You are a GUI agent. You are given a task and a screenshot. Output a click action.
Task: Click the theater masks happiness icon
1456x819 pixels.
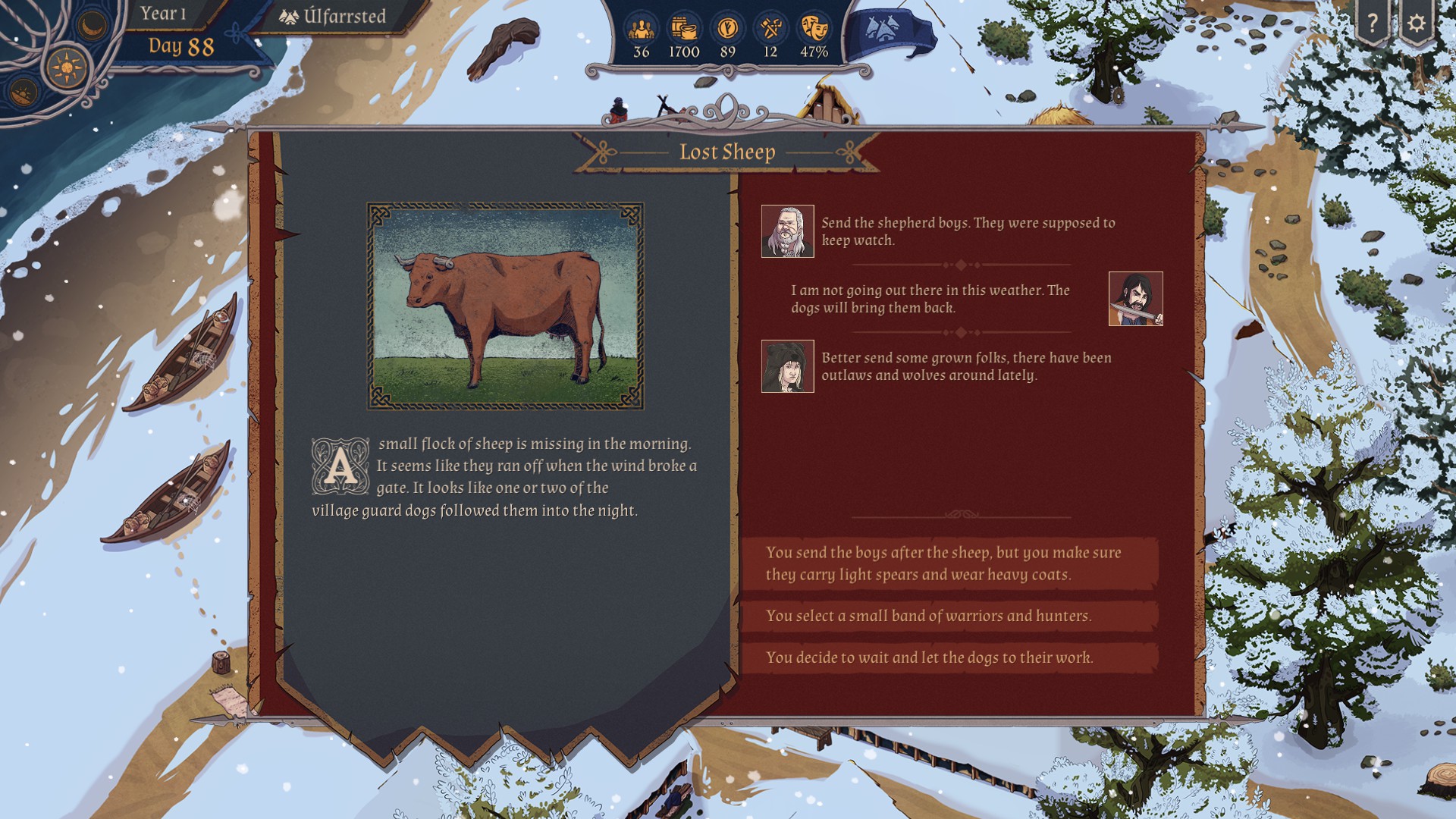(x=814, y=30)
